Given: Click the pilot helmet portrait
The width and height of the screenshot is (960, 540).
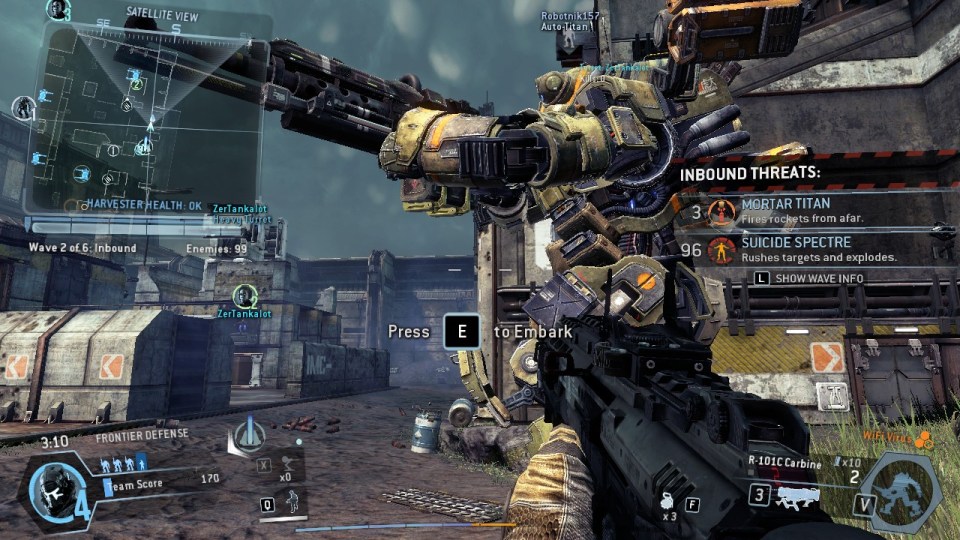Looking at the screenshot, I should point(48,488).
